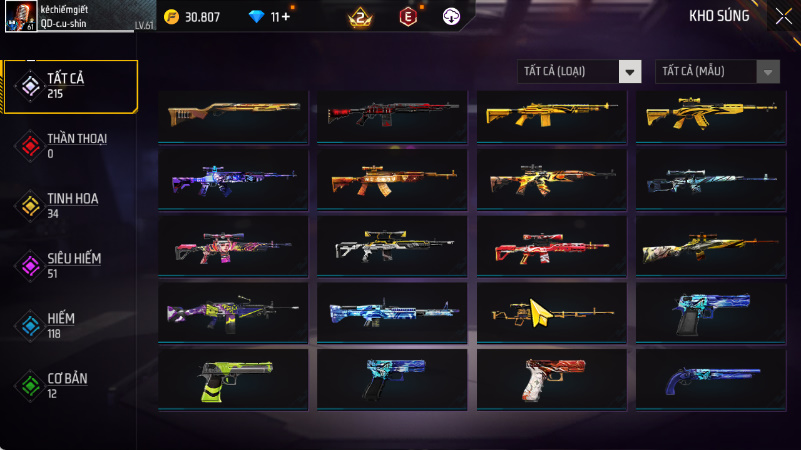Open the gold rank badge icon
Screen dimensions: 801x450
pyautogui.click(x=359, y=17)
